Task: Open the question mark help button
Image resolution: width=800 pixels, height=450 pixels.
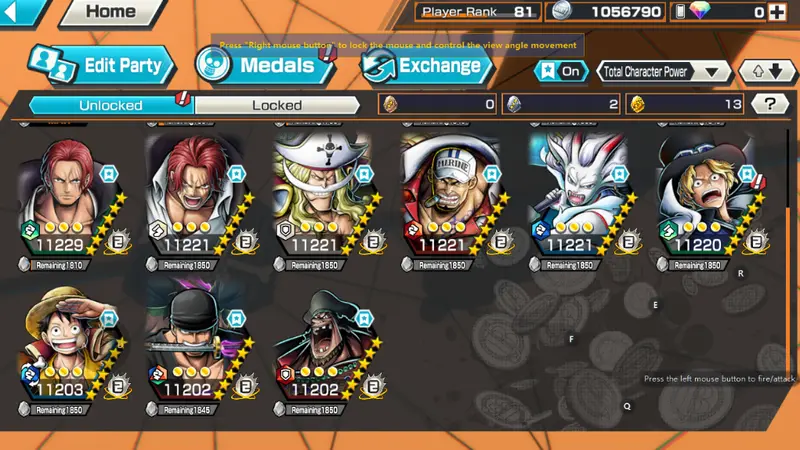Action: pos(769,104)
